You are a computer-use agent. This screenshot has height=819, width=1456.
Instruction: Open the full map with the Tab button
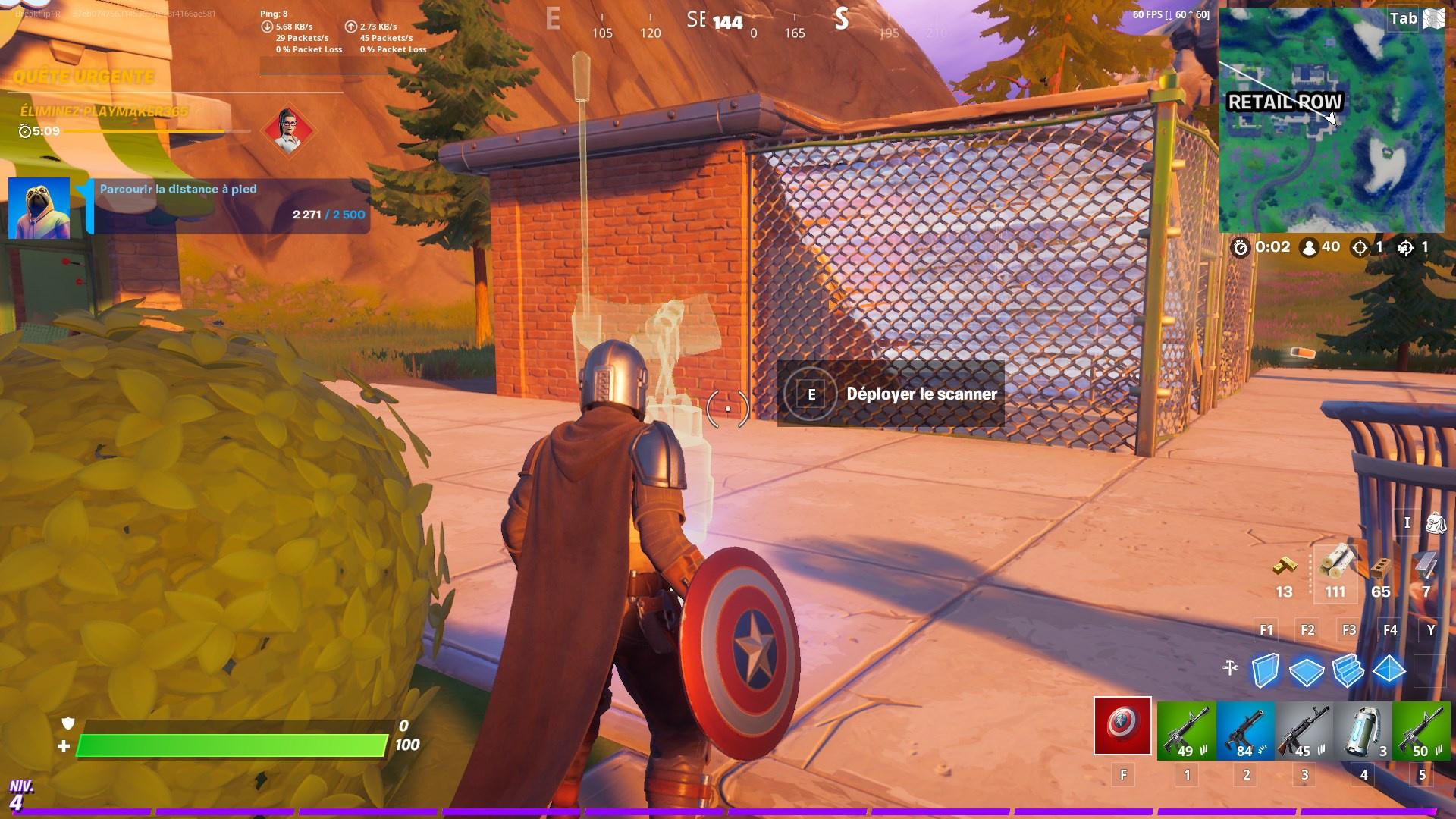click(1401, 19)
